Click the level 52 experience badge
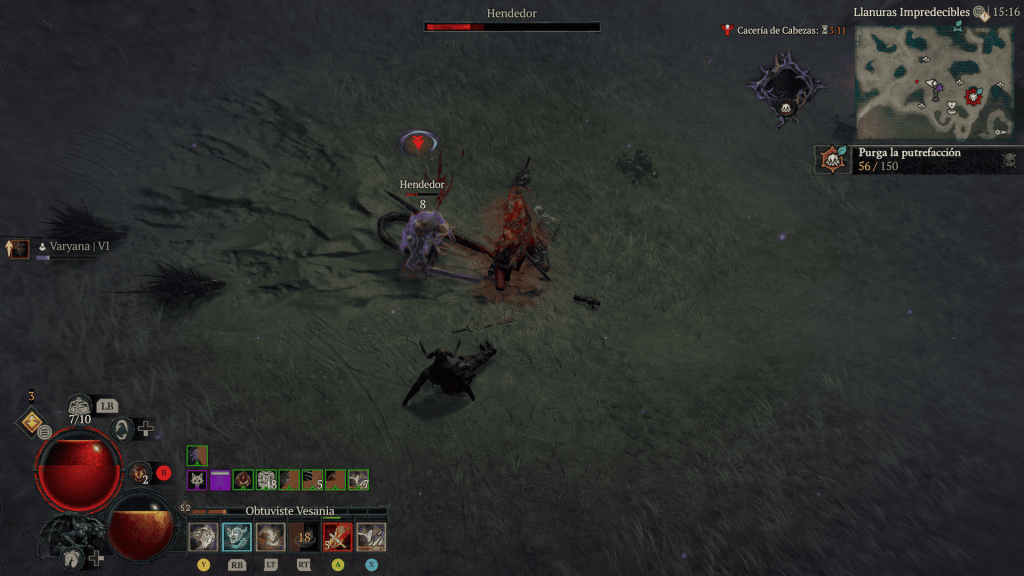Viewport: 1024px width, 576px height. (185, 508)
